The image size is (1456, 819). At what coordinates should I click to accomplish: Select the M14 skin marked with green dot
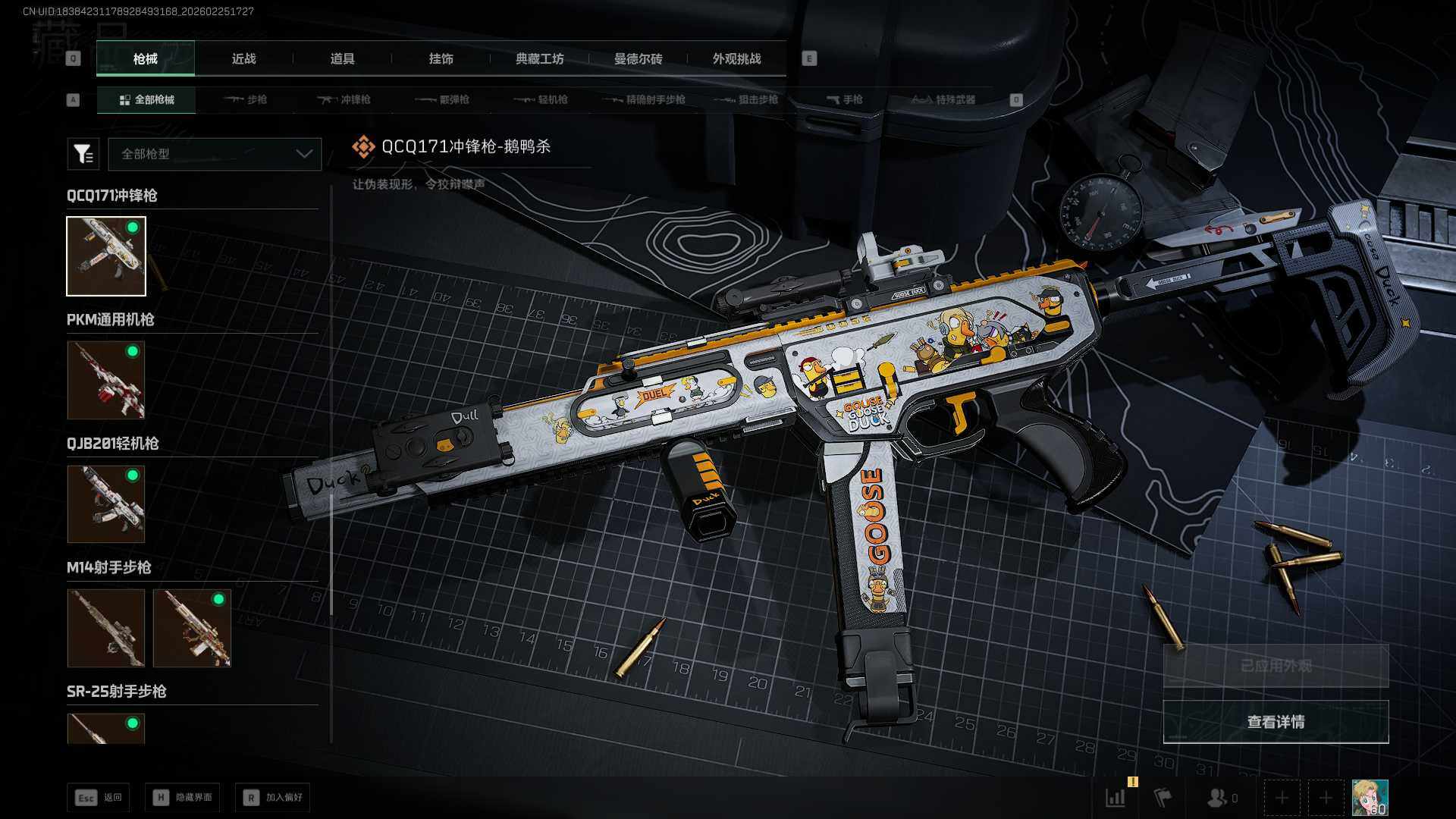click(192, 628)
